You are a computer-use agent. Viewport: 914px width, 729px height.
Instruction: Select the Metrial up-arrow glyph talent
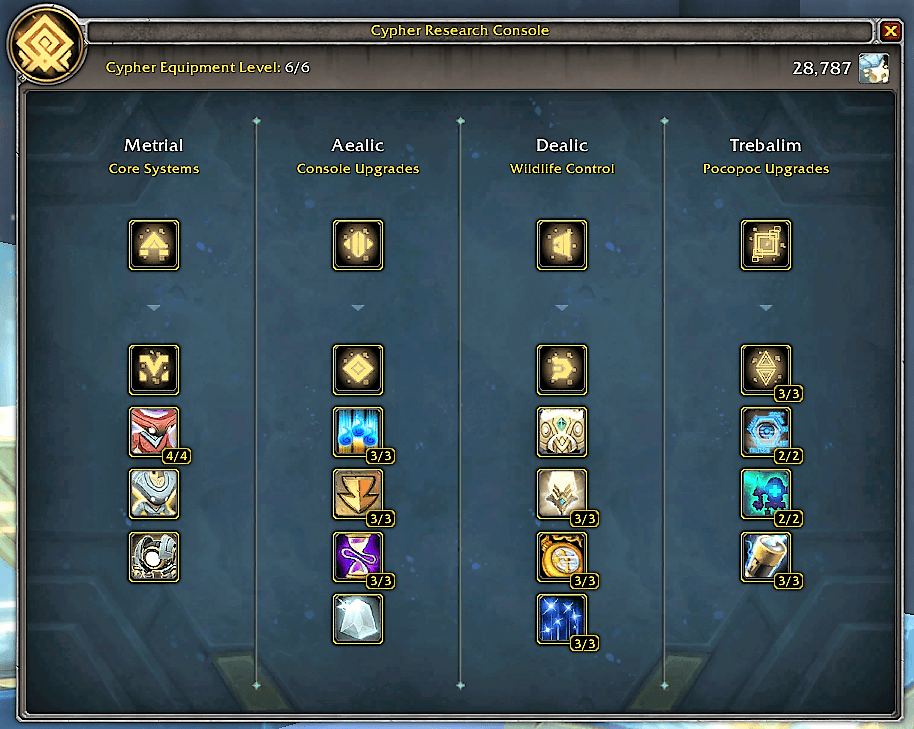click(x=154, y=245)
